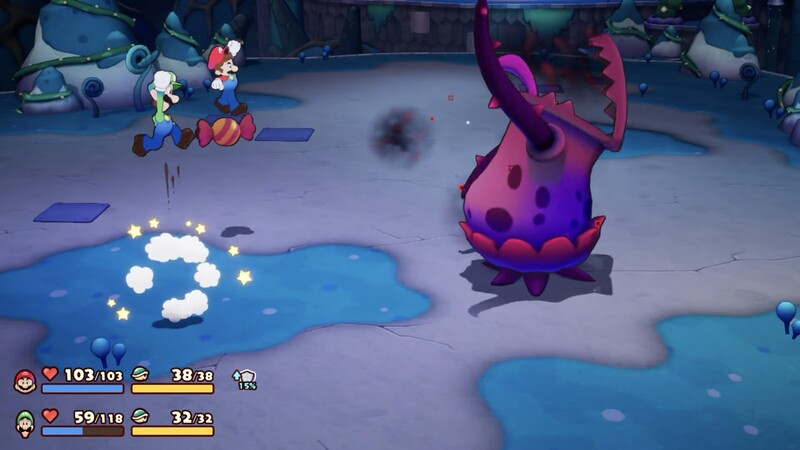Select Mario's portrait icon

pyautogui.click(x=25, y=381)
